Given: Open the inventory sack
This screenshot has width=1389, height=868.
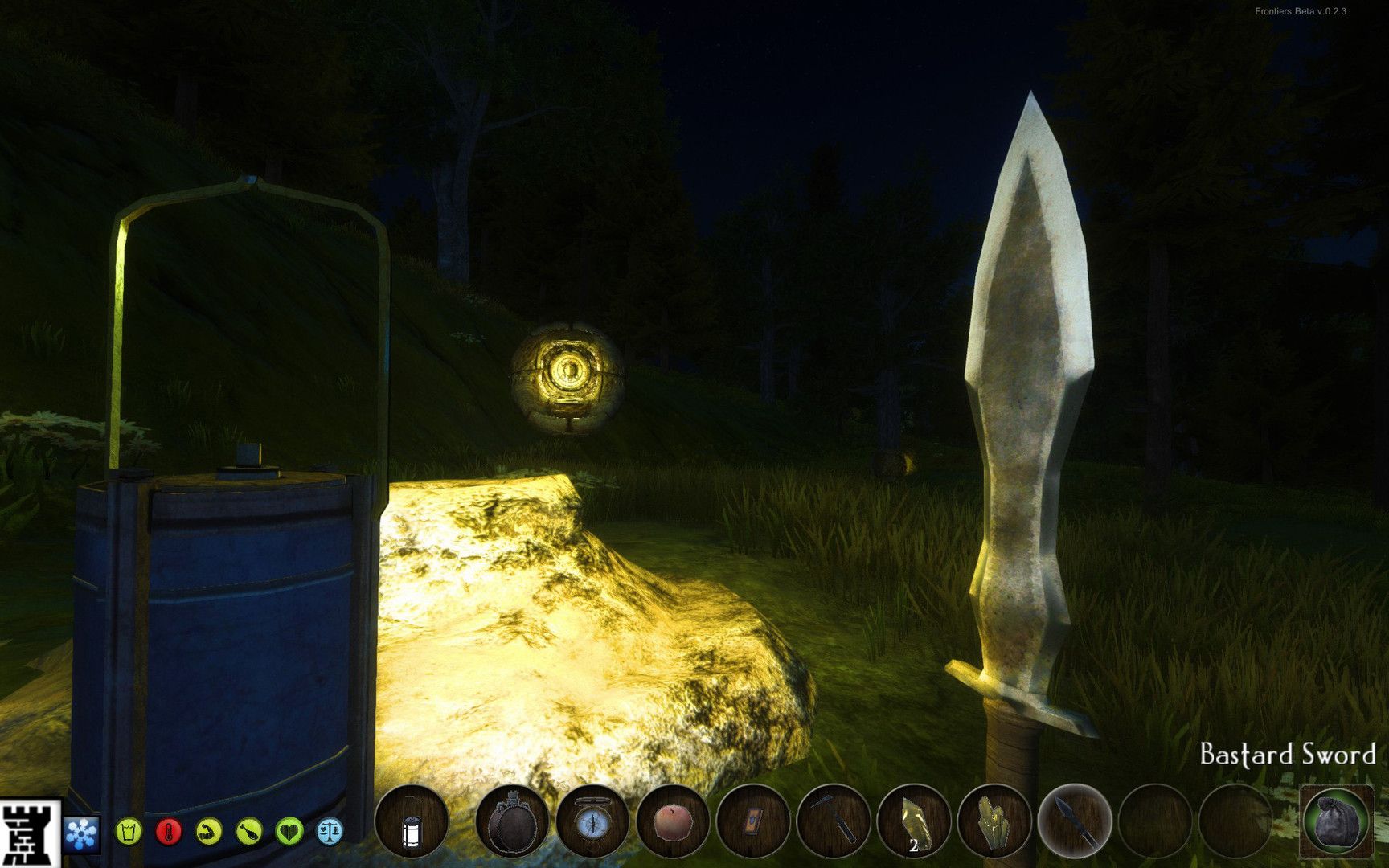Looking at the screenshot, I should tap(1337, 821).
